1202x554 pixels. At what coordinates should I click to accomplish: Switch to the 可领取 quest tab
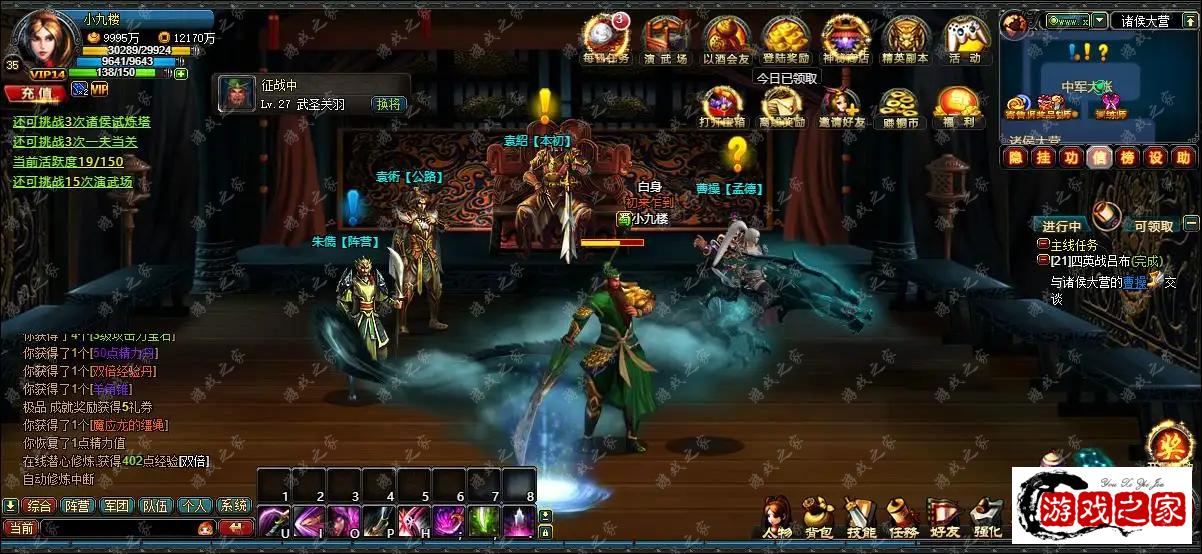tap(1151, 226)
